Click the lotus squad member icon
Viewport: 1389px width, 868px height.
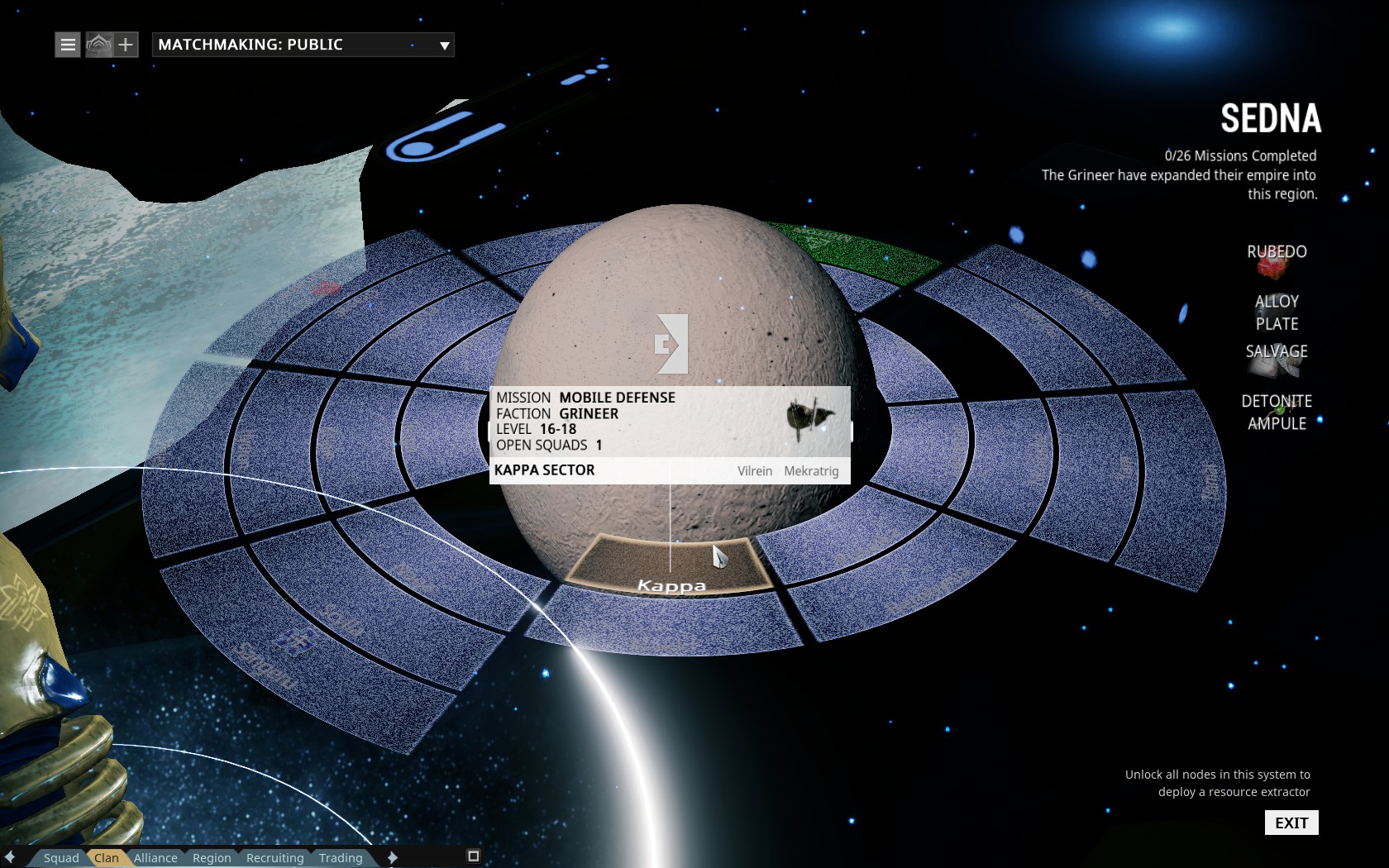[x=98, y=45]
